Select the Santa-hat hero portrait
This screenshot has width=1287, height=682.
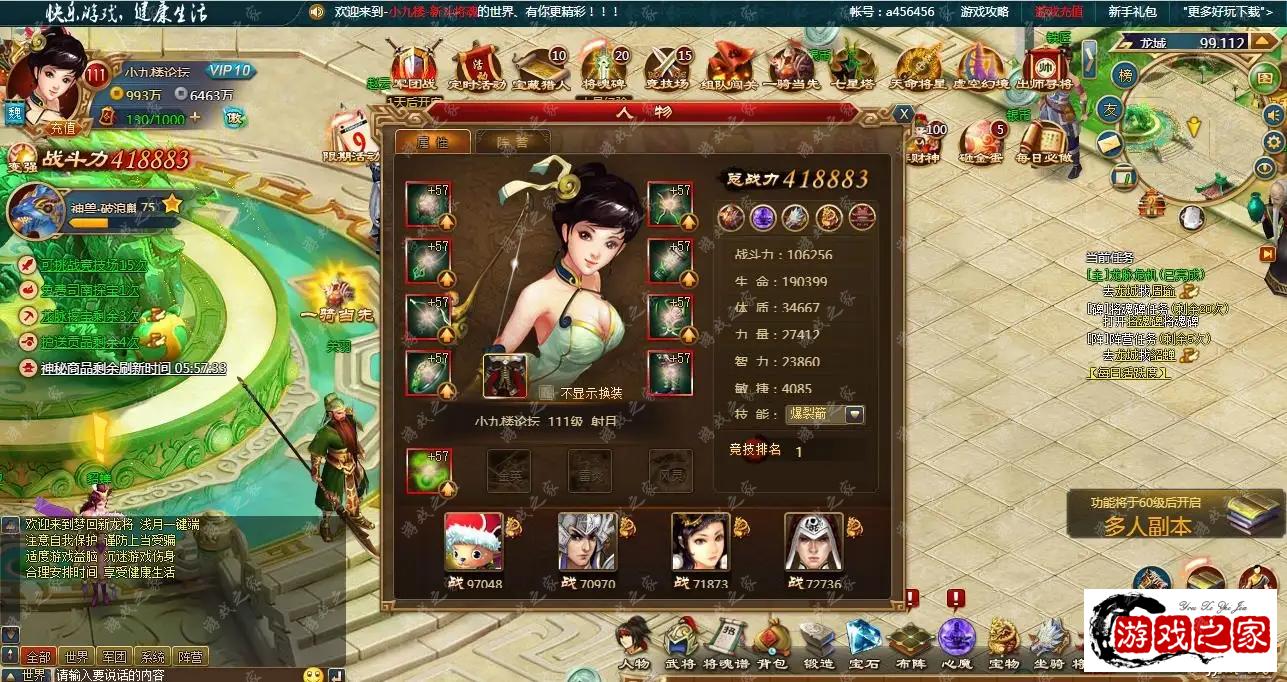(x=473, y=543)
